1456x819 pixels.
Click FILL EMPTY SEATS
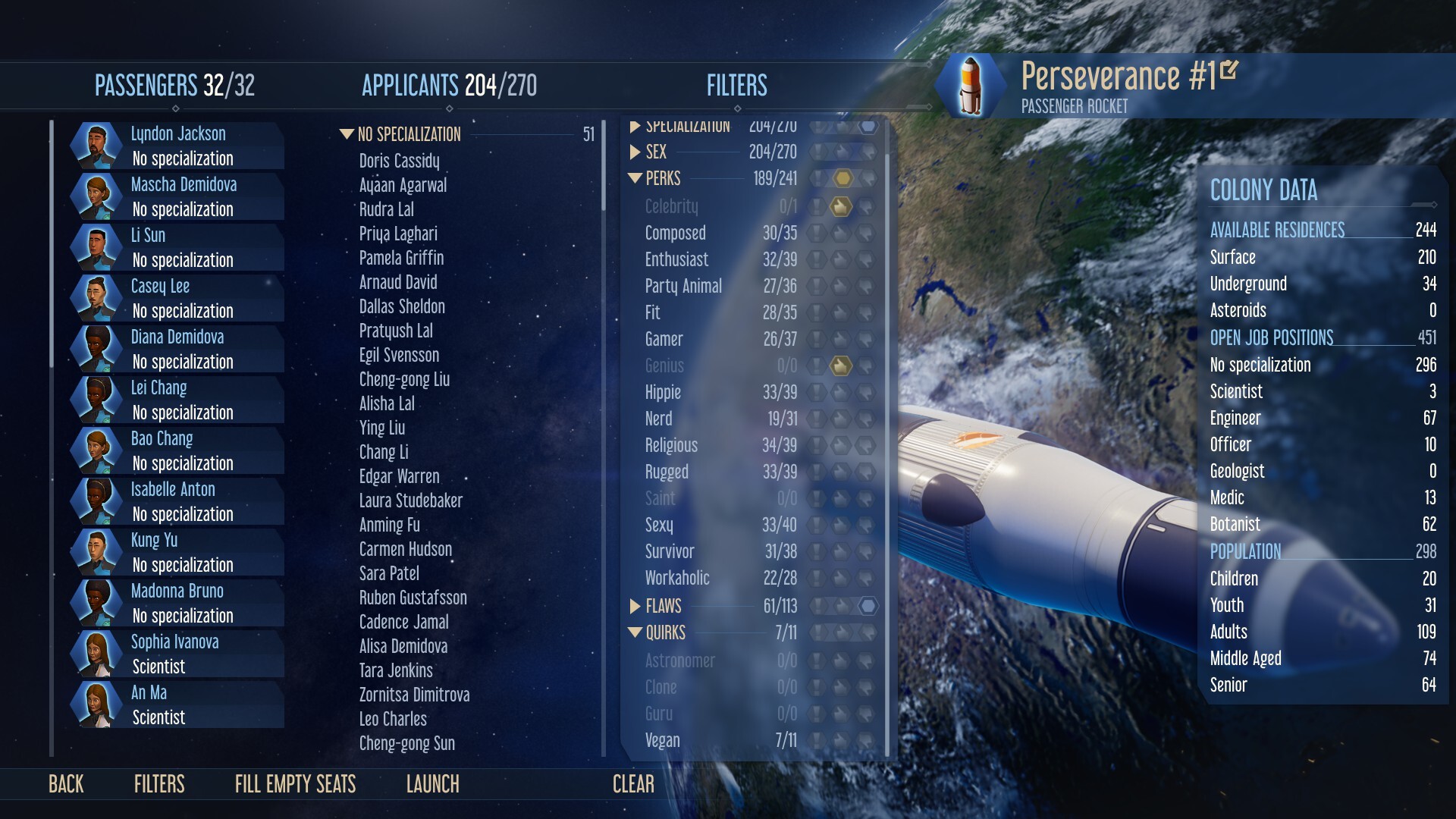coord(295,784)
